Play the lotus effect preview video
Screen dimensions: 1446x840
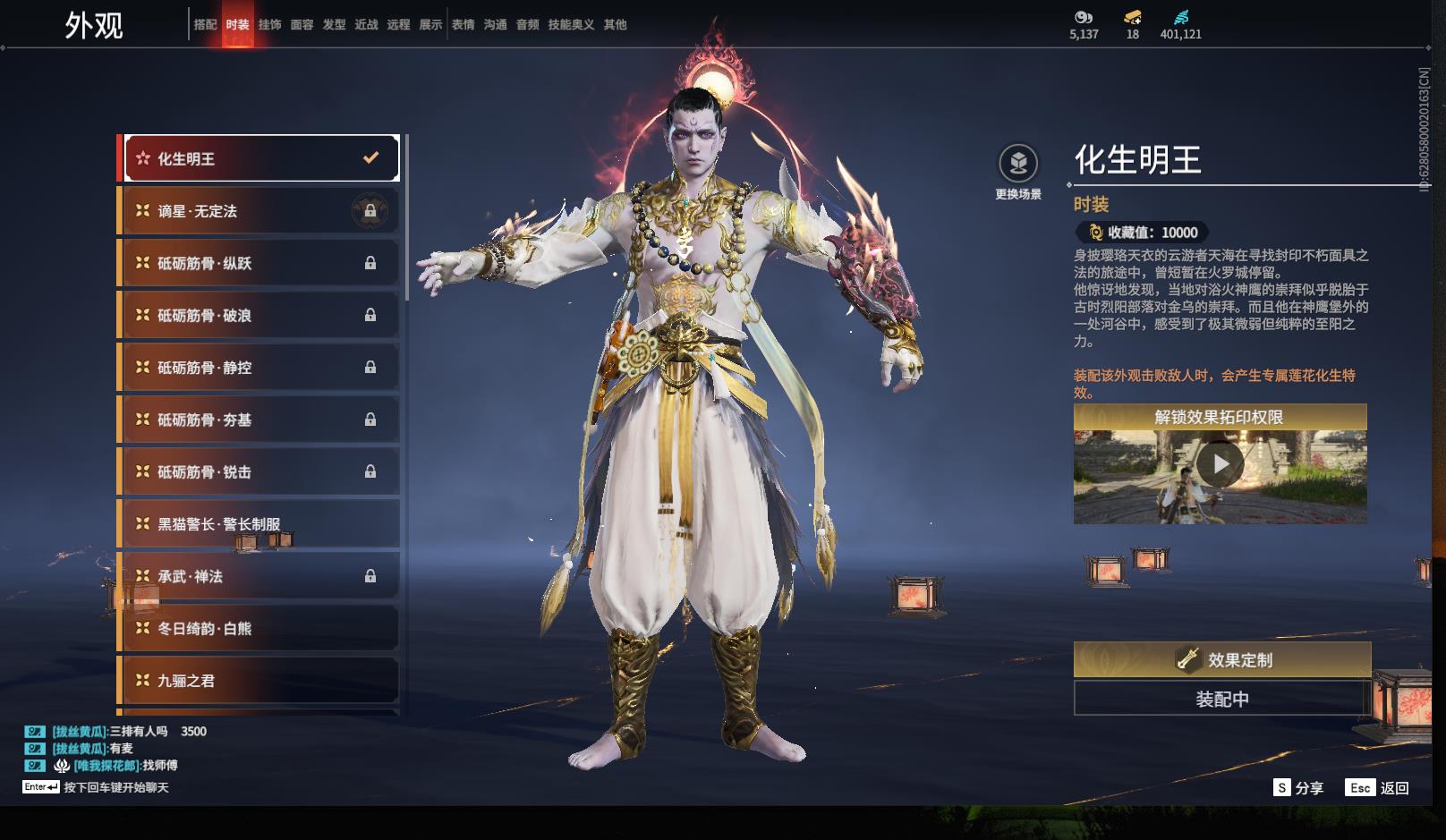tap(1220, 465)
